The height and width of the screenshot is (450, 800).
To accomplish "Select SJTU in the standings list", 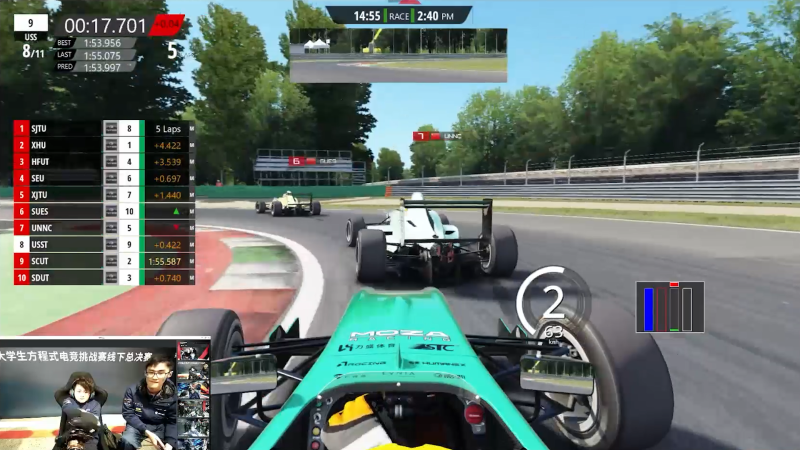I will [60, 129].
